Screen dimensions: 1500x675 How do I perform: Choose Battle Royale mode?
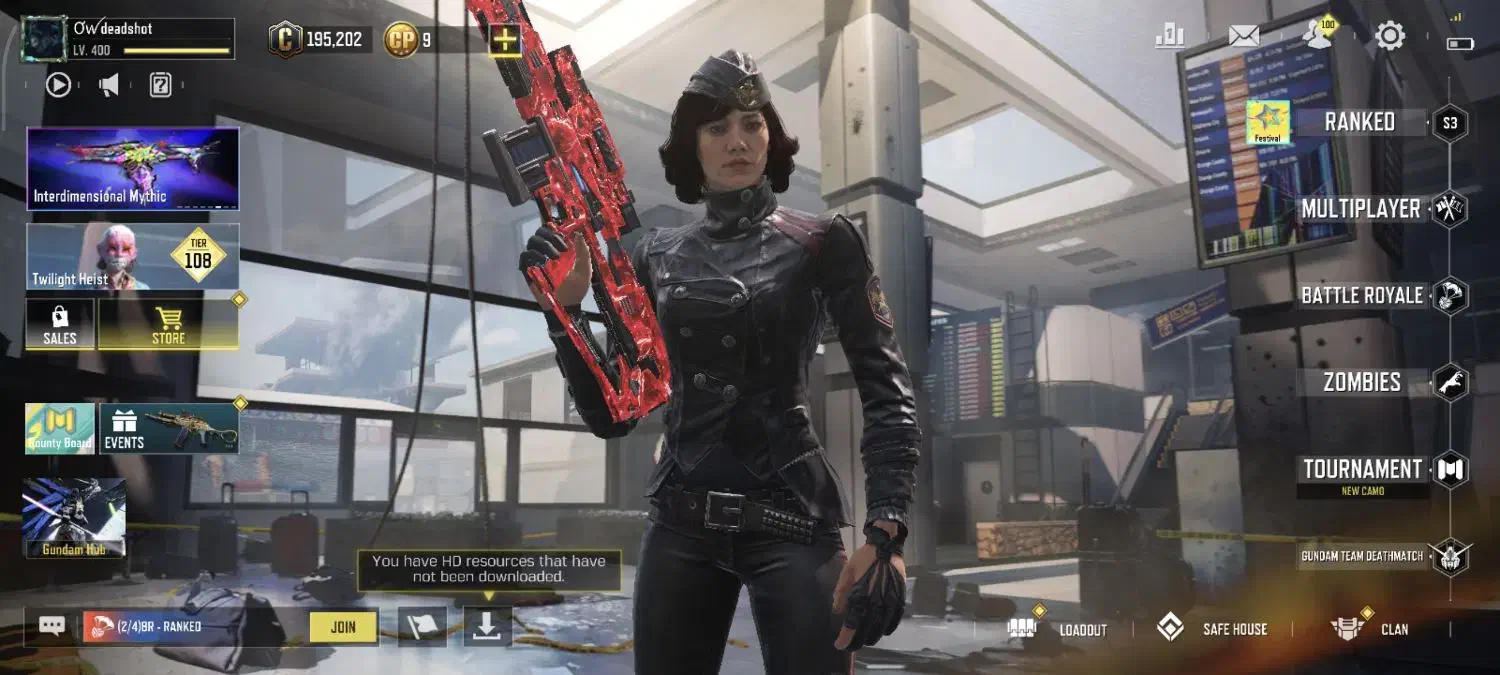[x=1361, y=296]
